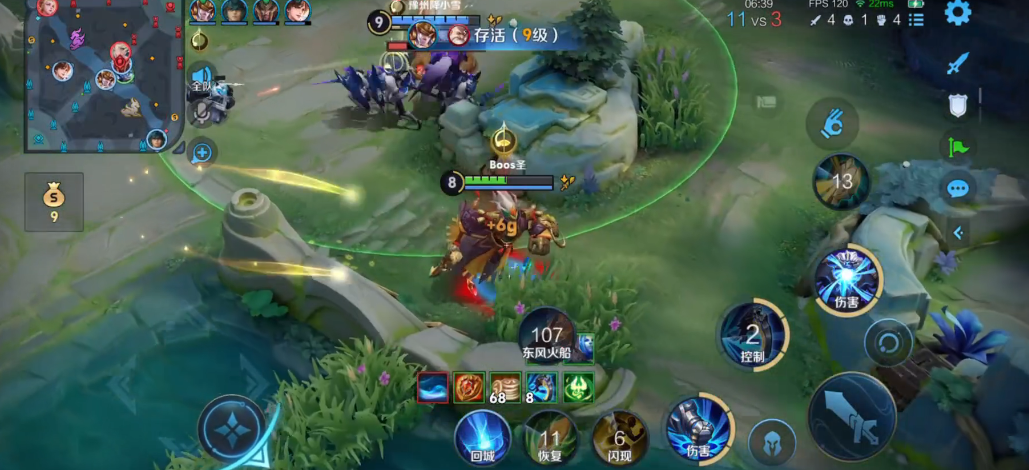Viewport: 1029px width, 470px height.
Task: Send the sword attack signal
Action: [958, 64]
